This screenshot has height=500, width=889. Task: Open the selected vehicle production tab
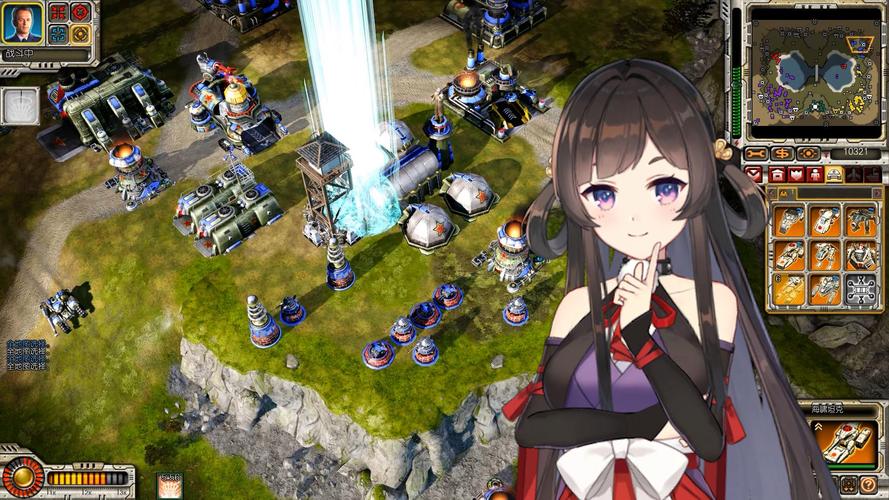tap(832, 174)
